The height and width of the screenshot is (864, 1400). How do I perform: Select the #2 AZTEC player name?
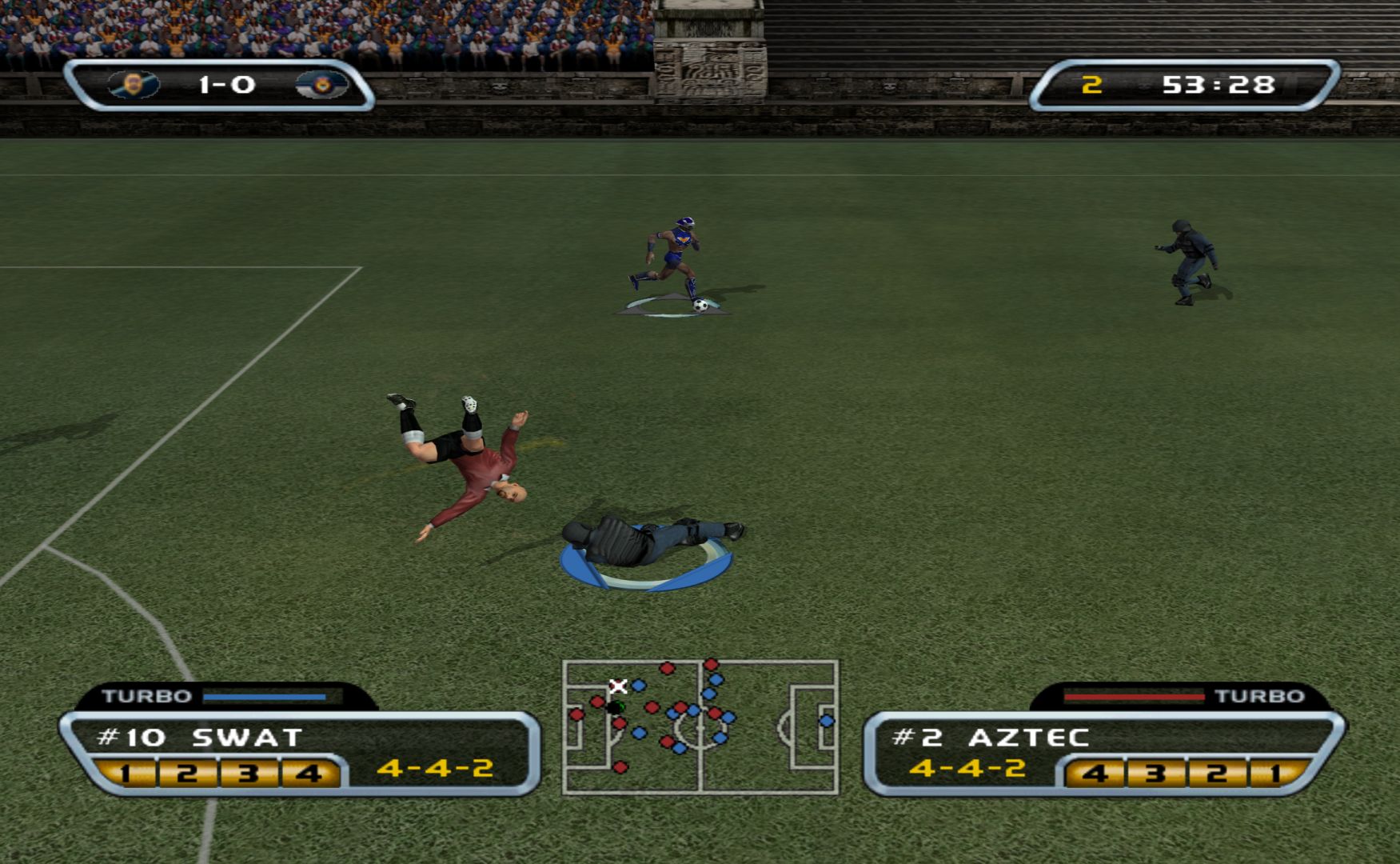pos(991,737)
